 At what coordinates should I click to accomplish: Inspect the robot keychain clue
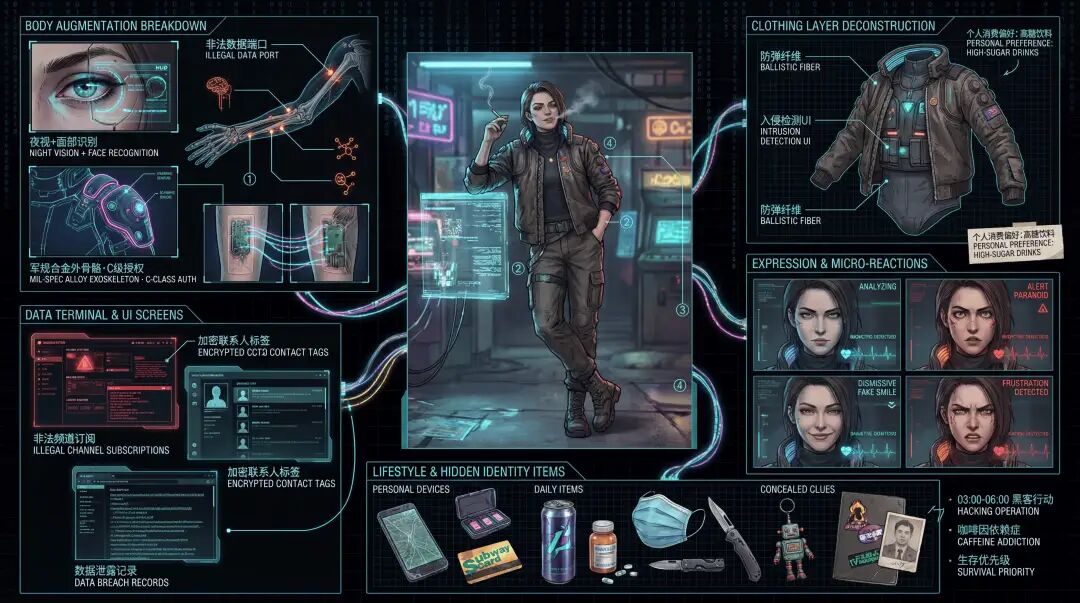792,546
